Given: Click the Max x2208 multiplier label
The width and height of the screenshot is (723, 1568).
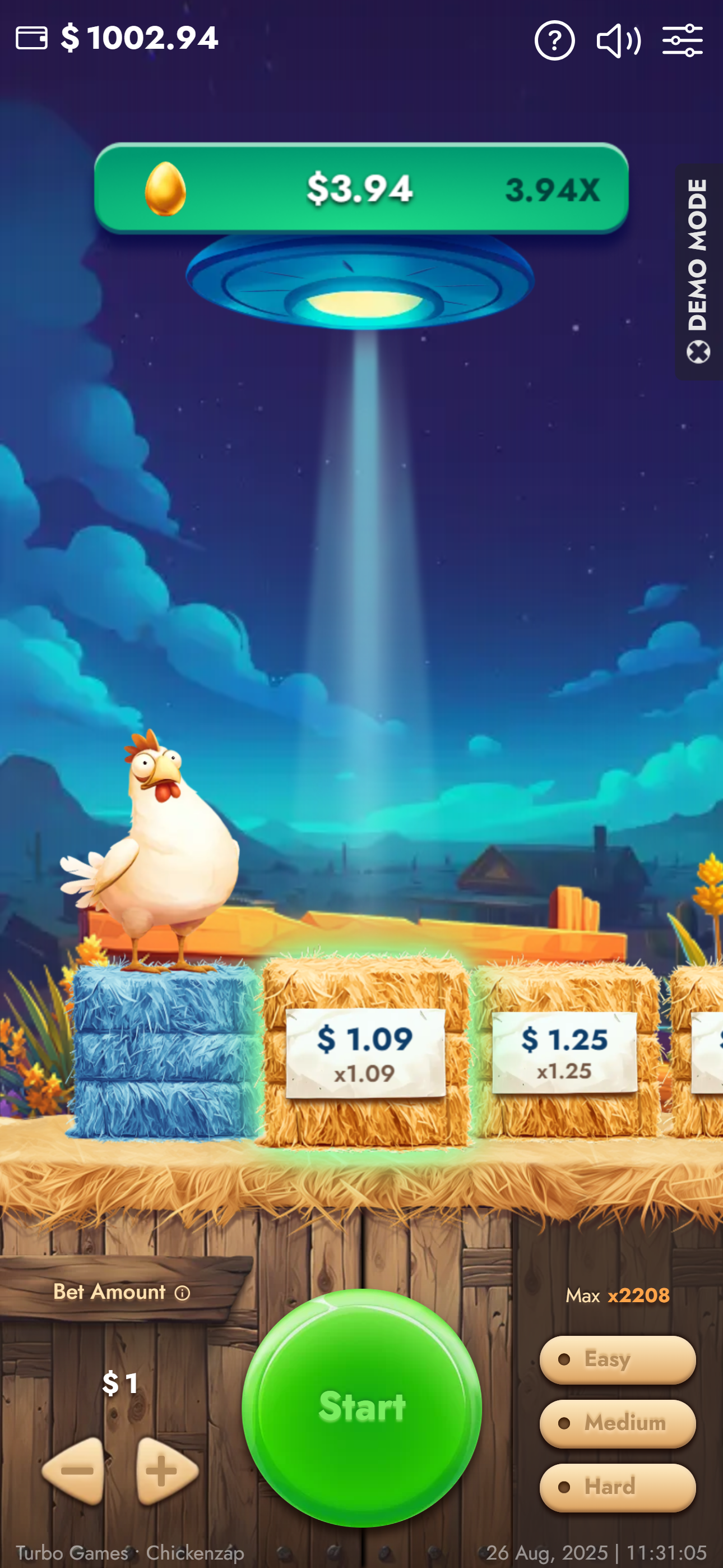Looking at the screenshot, I should [x=618, y=1296].
